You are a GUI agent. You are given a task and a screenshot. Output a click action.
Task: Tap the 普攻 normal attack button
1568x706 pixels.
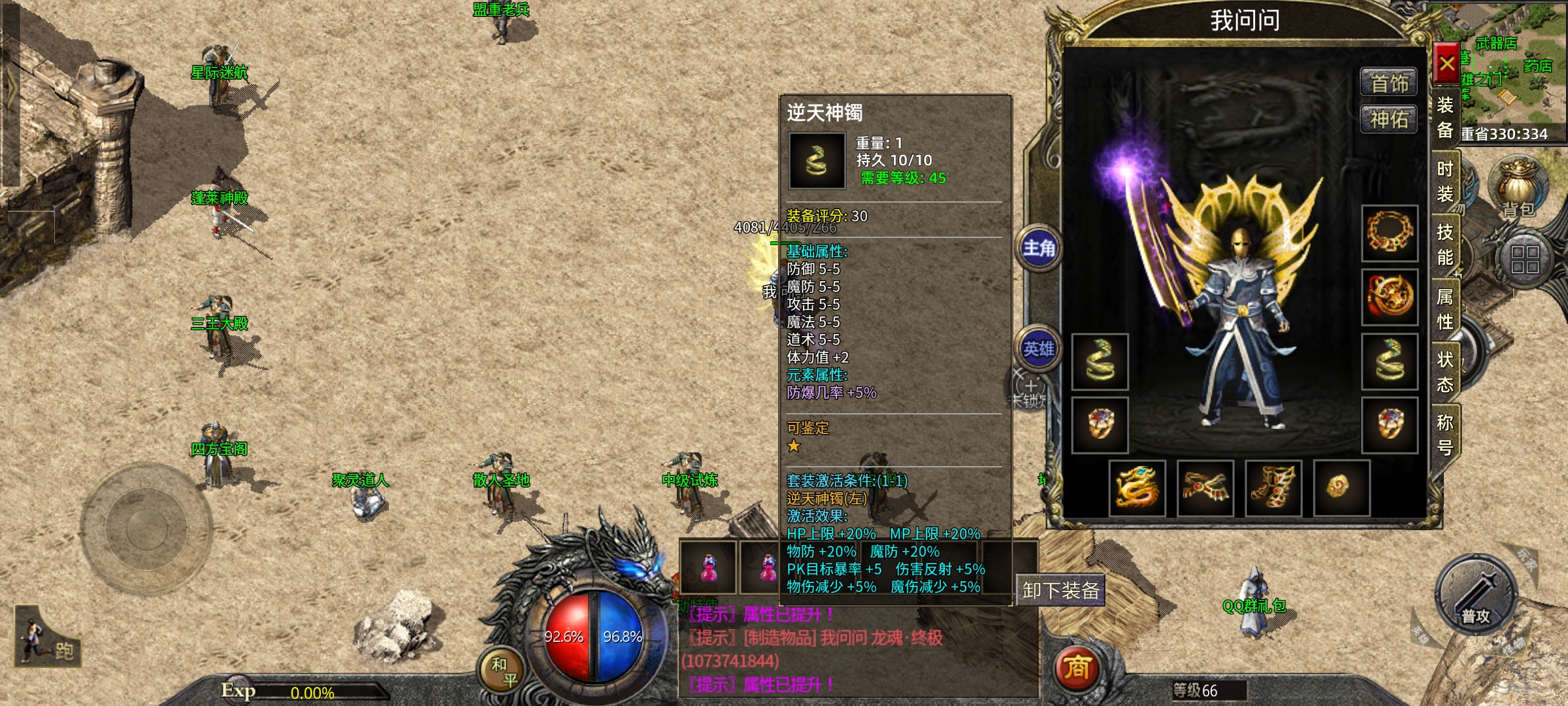(x=1477, y=596)
